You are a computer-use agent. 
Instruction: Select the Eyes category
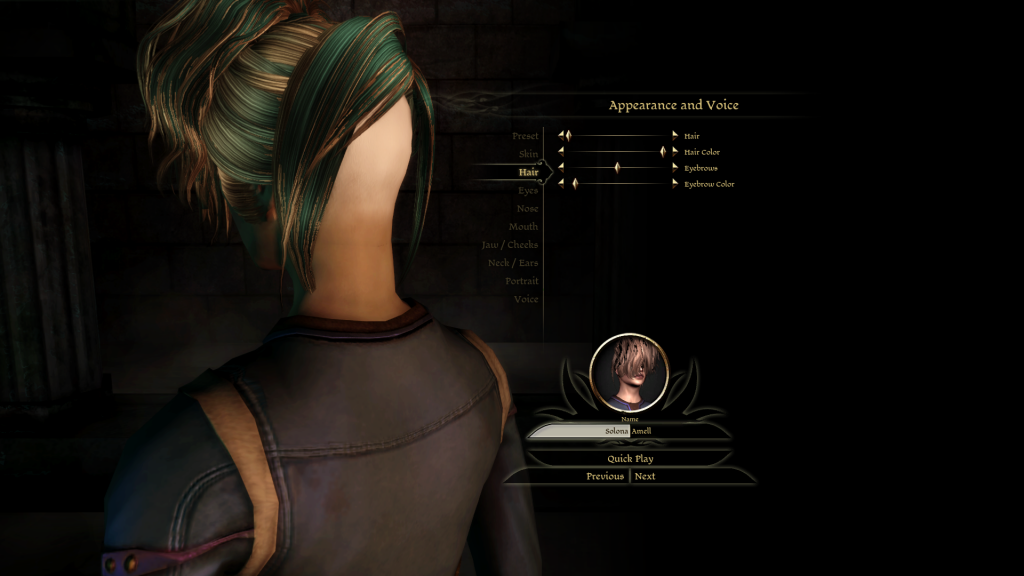[528, 190]
